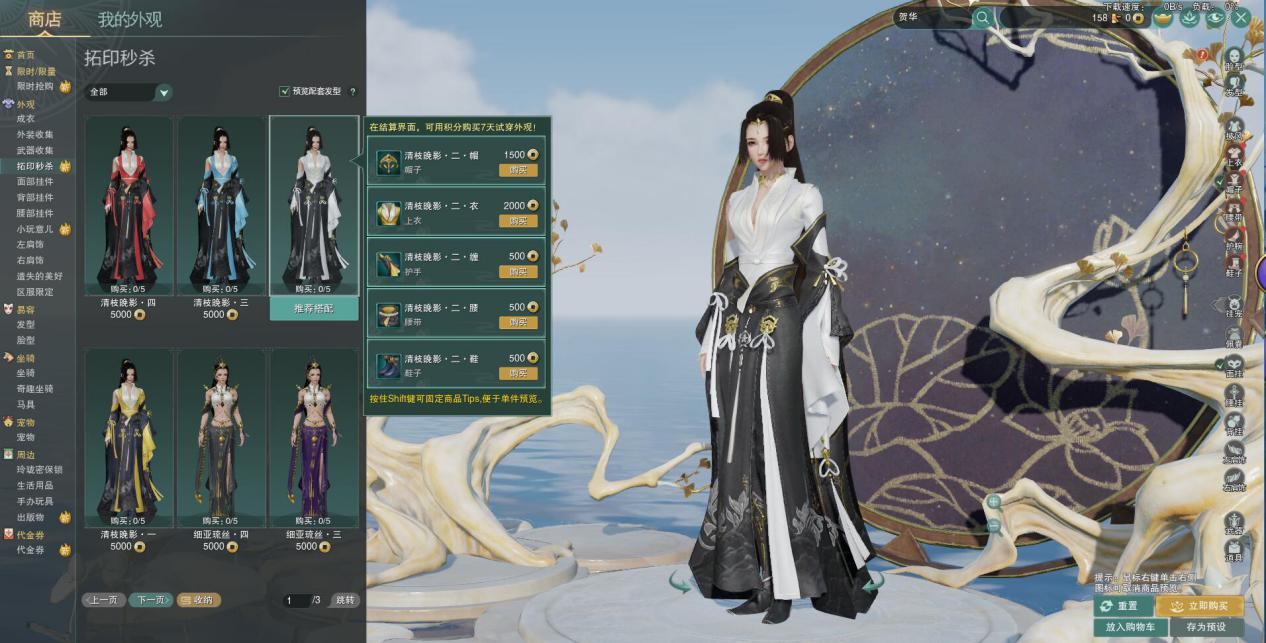Reset the preview with 重置
The width and height of the screenshot is (1266, 643).
[1120, 606]
